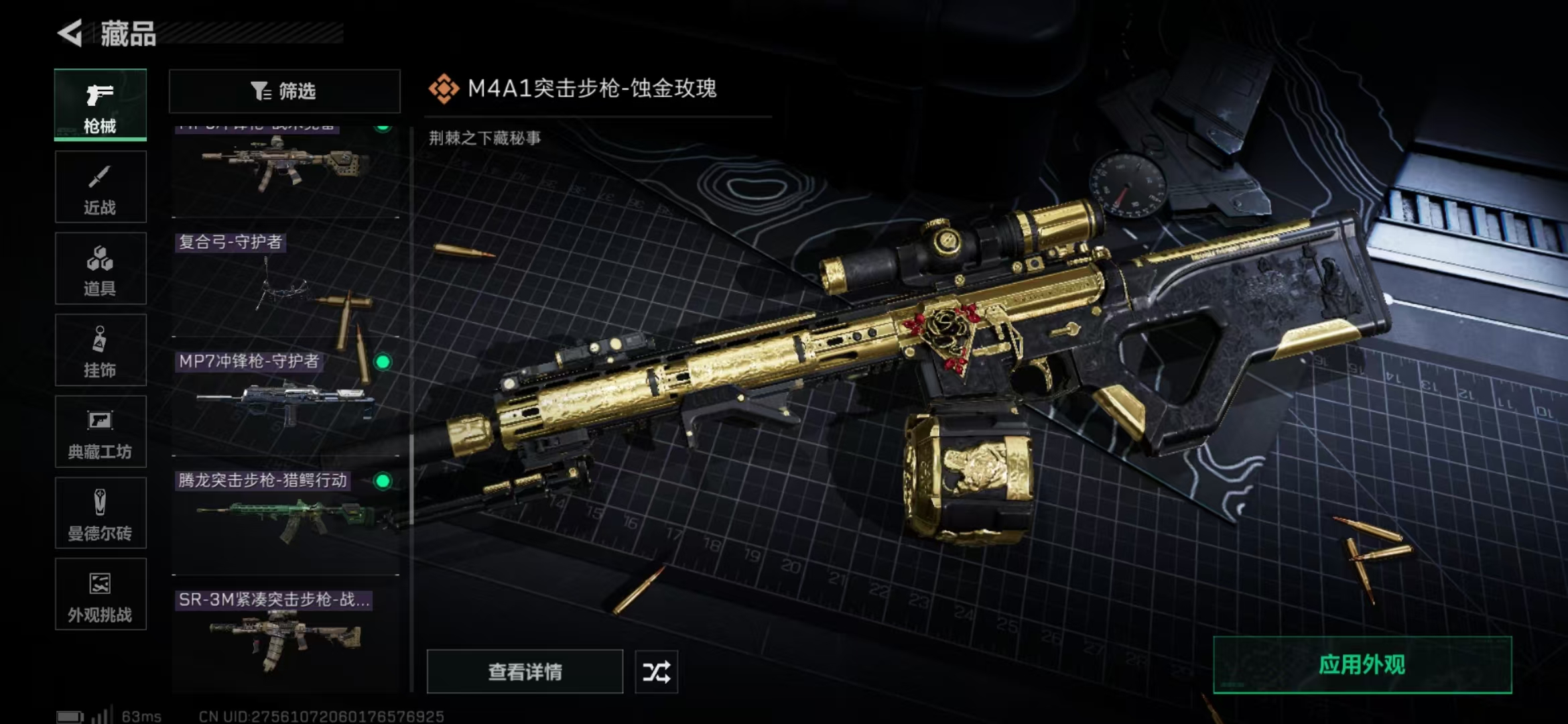
Task: Choose the MP7冲锋枪-守护者 skin
Action: coord(285,402)
